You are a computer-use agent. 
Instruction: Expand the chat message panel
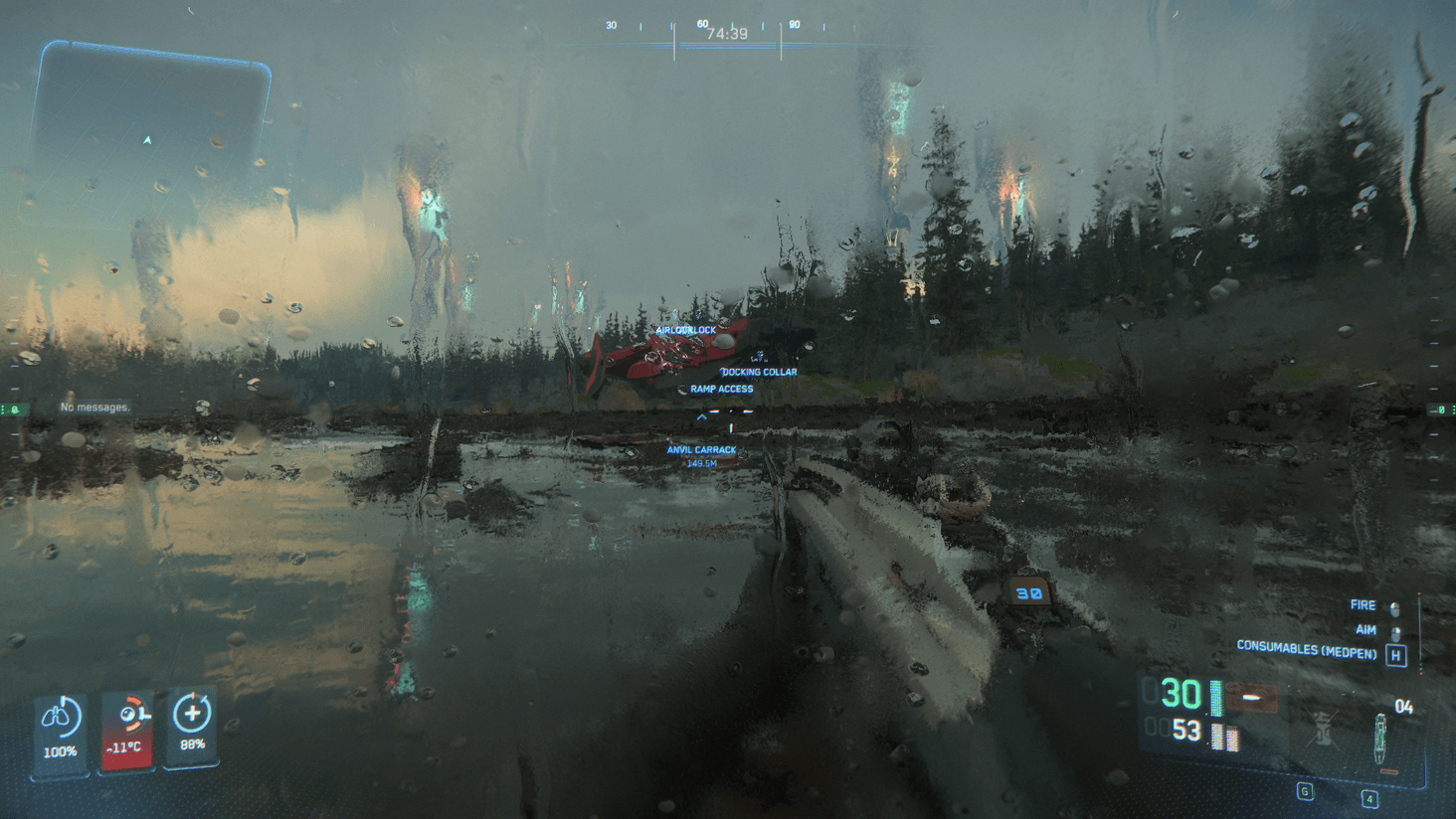tap(94, 407)
